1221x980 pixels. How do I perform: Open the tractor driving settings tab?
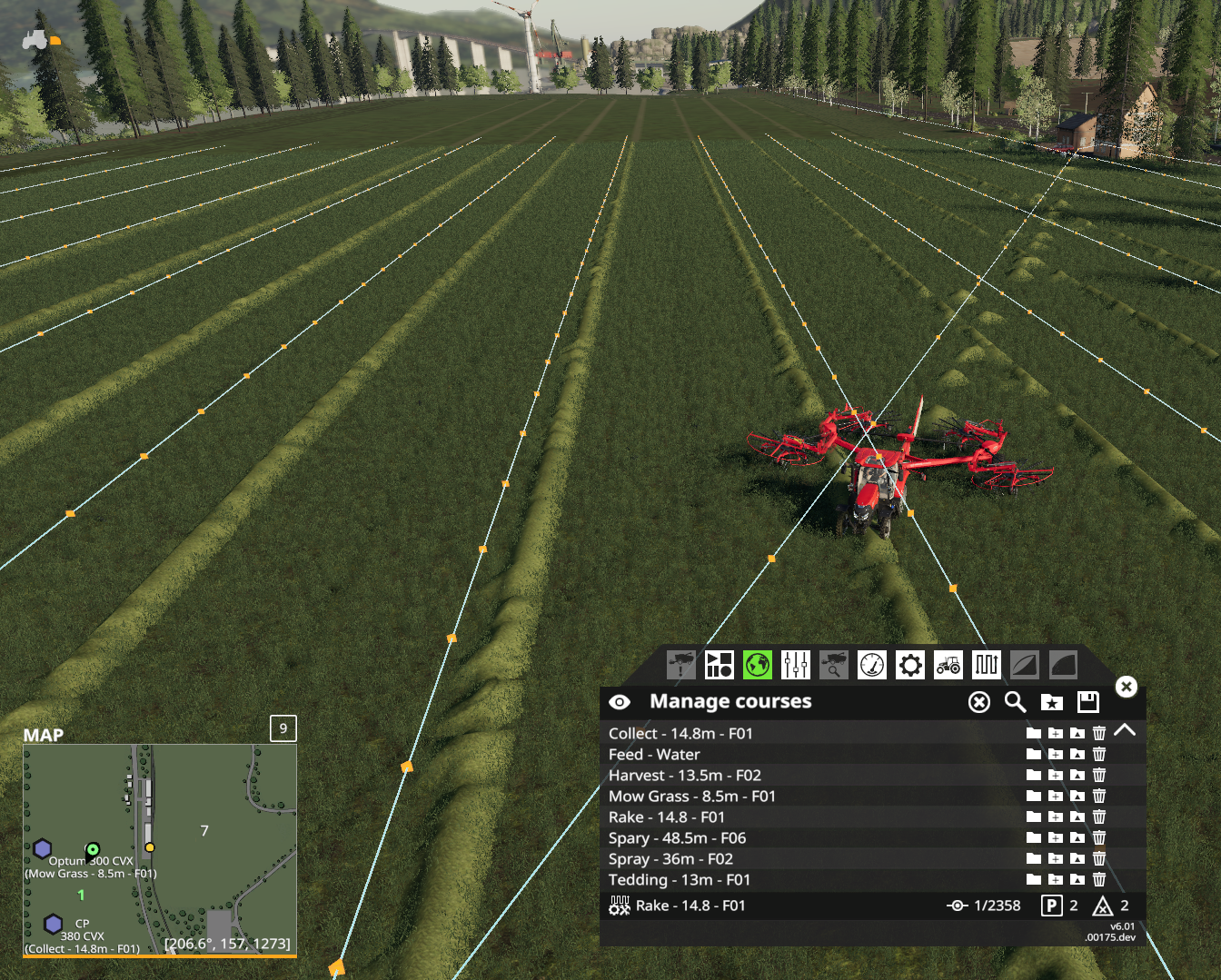[x=948, y=665]
